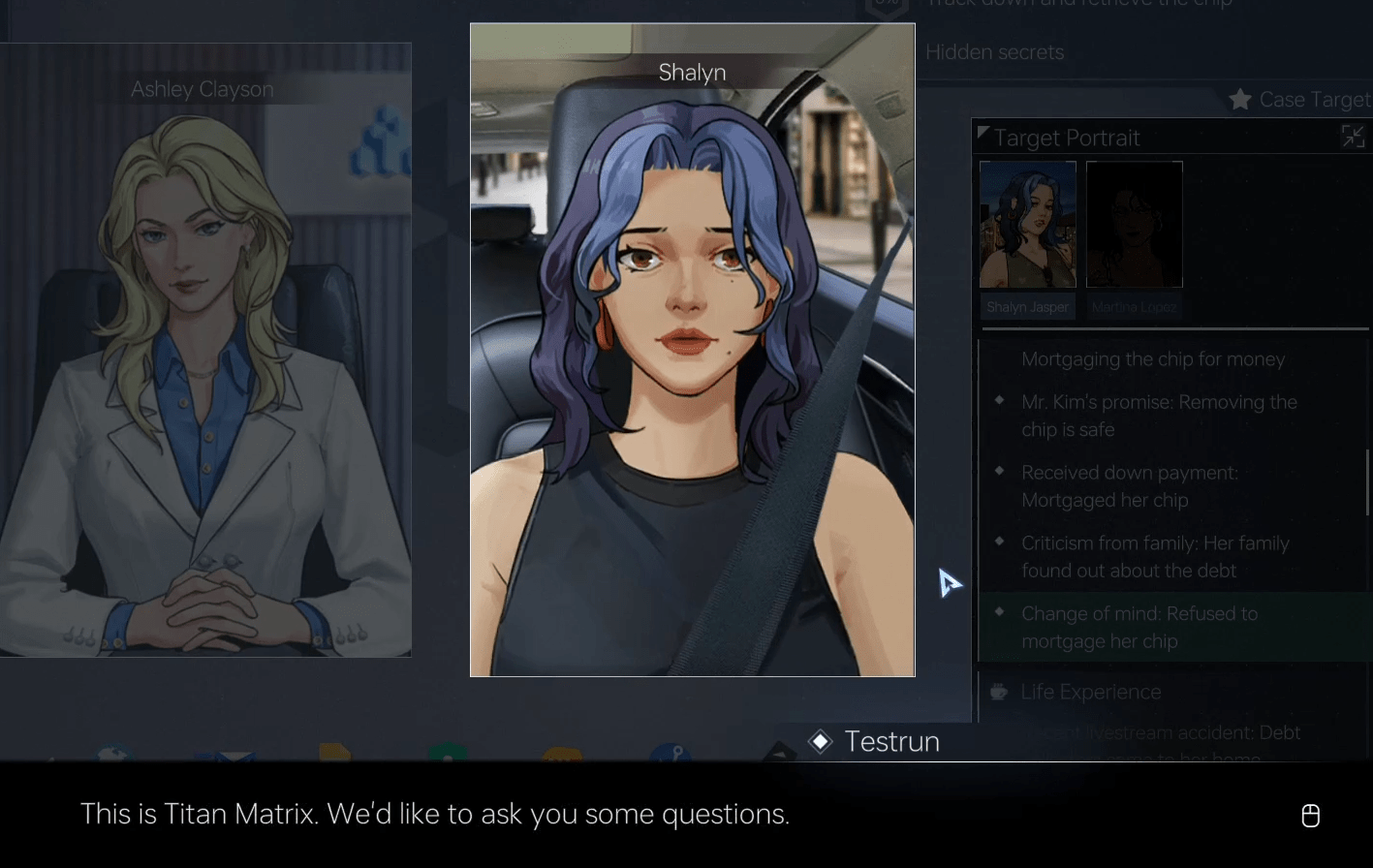The image size is (1373, 868).
Task: Collapse the Target Portrait panel
Action: [x=1353, y=138]
